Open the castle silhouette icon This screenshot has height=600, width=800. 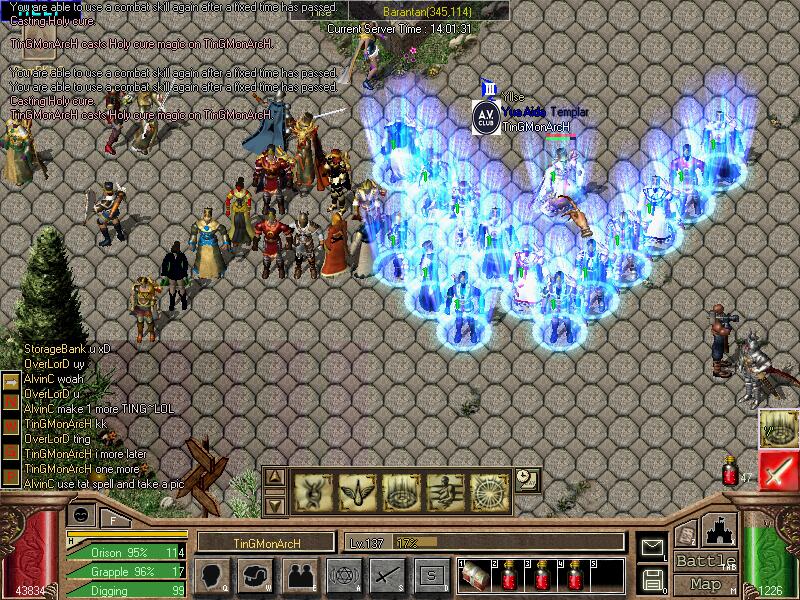pos(720,531)
